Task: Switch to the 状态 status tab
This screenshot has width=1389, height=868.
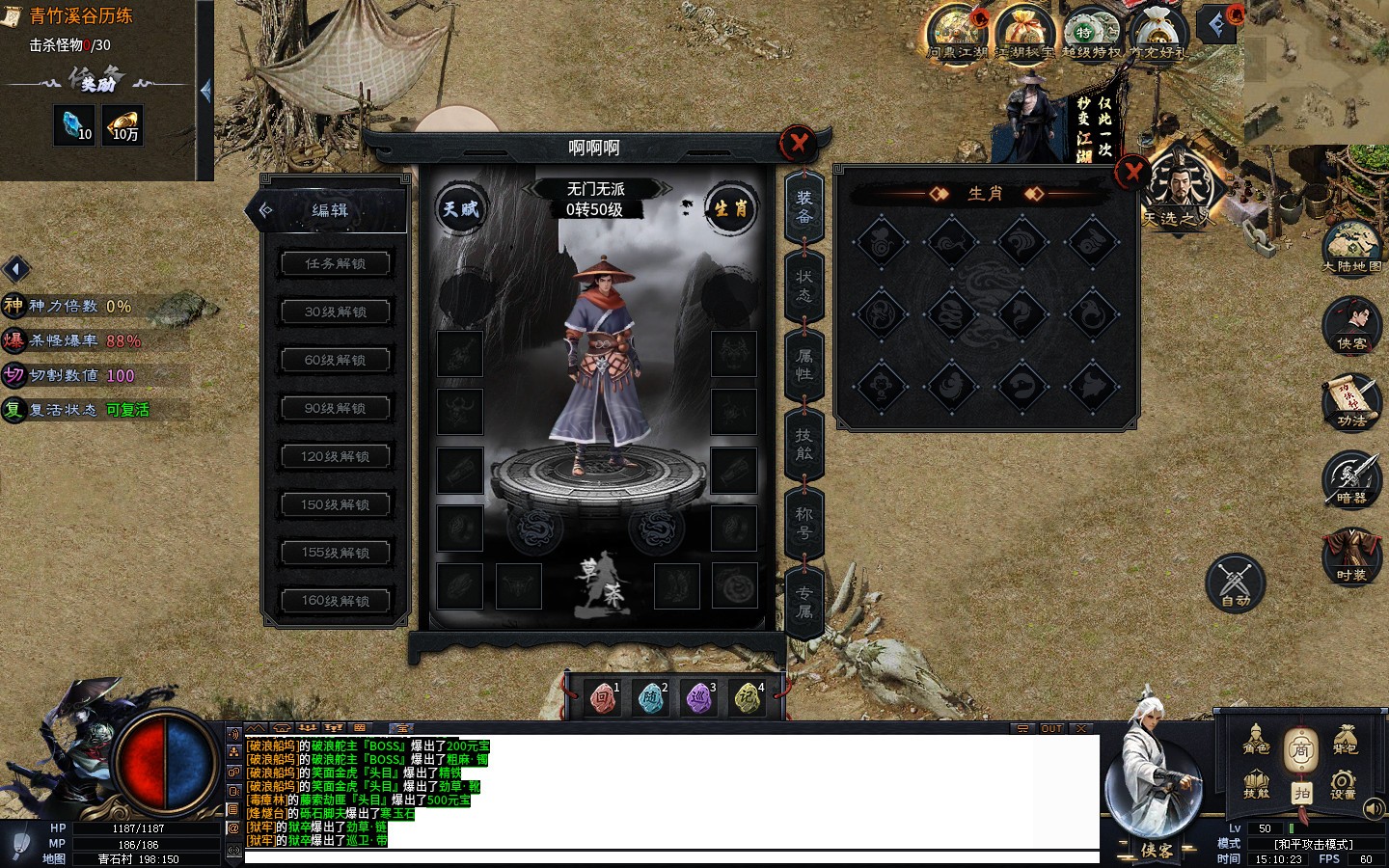Action: 804,285
